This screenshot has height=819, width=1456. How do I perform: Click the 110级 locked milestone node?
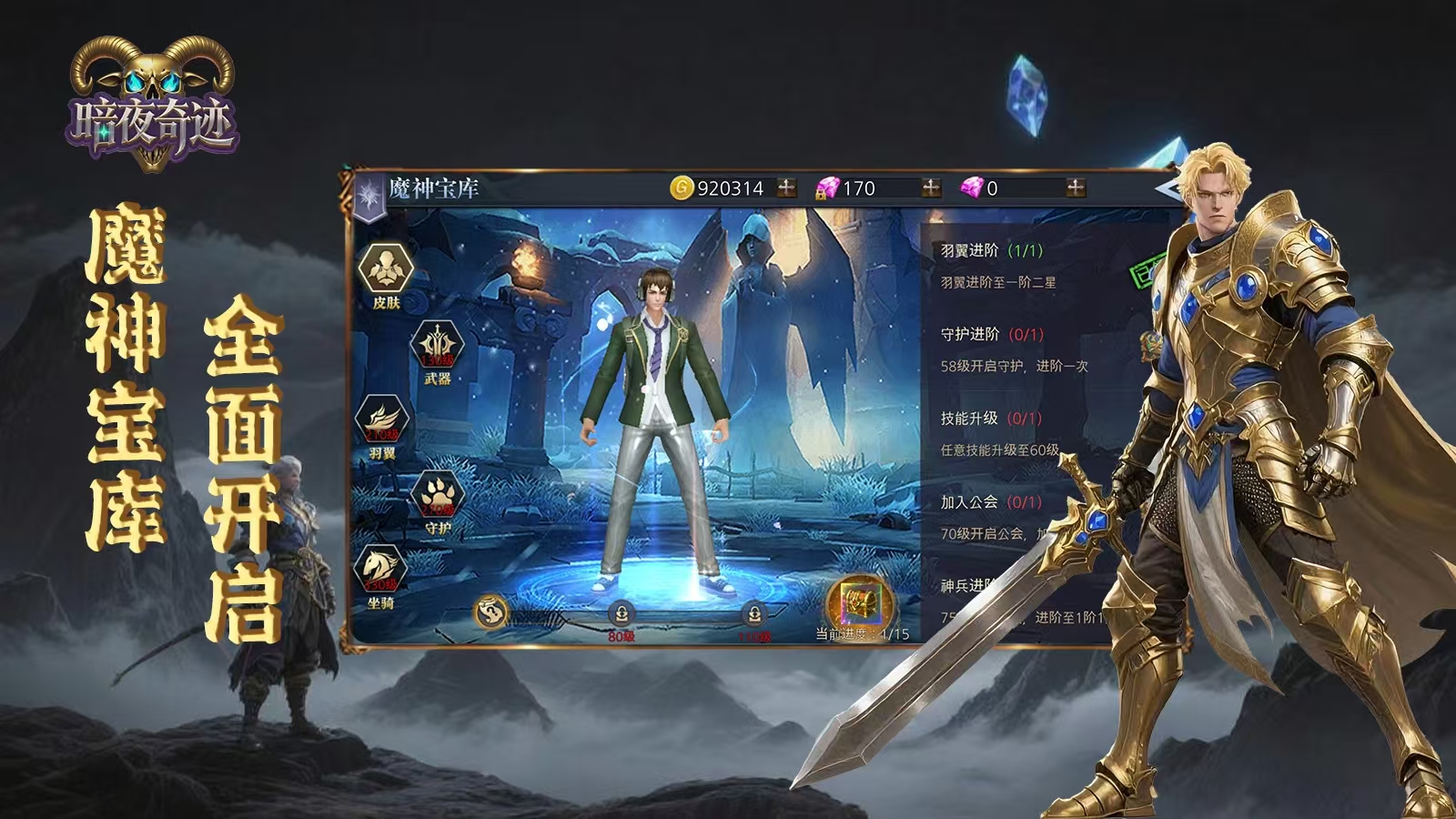tap(753, 614)
